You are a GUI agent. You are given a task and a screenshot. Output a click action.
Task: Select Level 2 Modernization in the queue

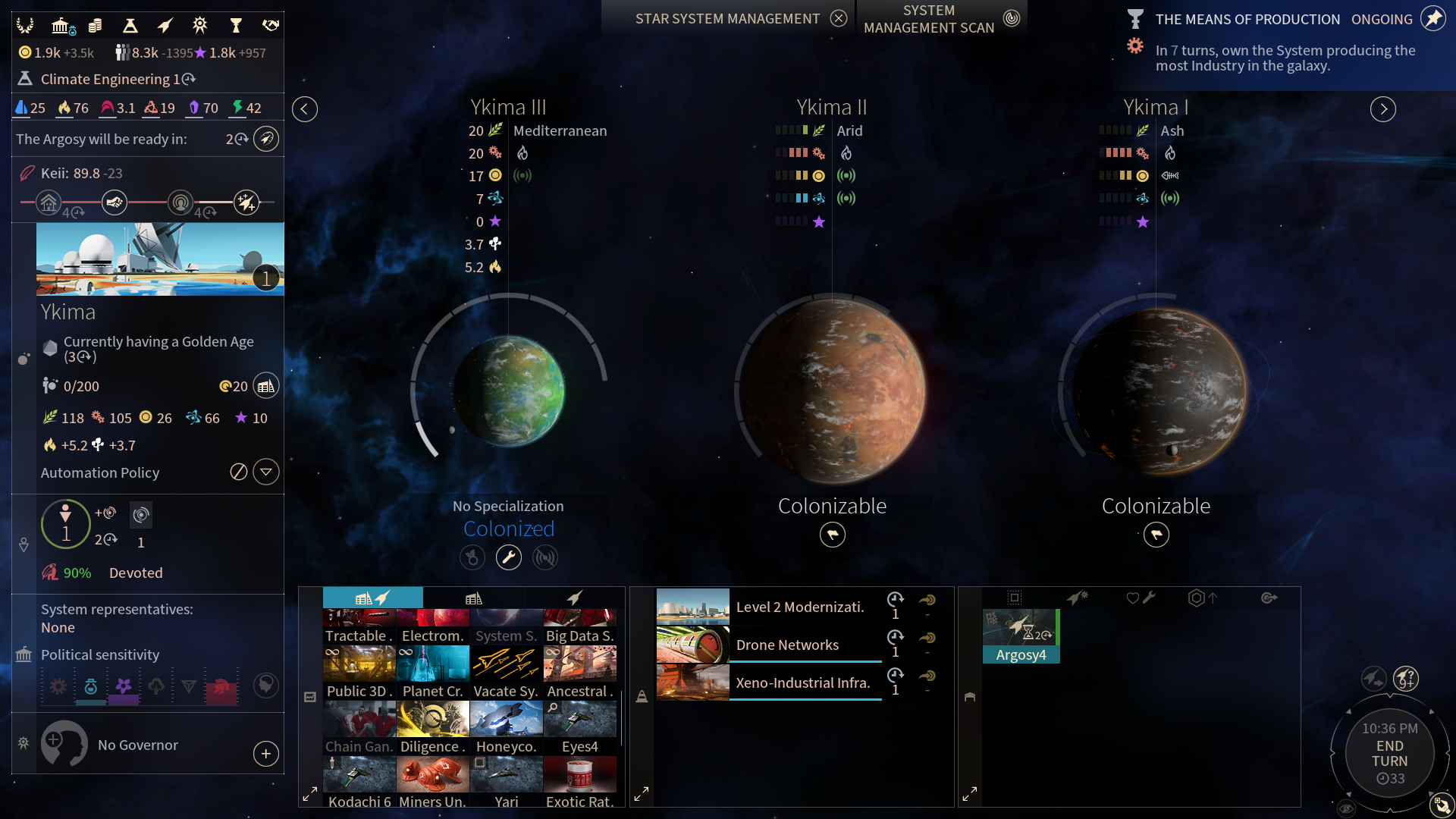[x=799, y=607]
